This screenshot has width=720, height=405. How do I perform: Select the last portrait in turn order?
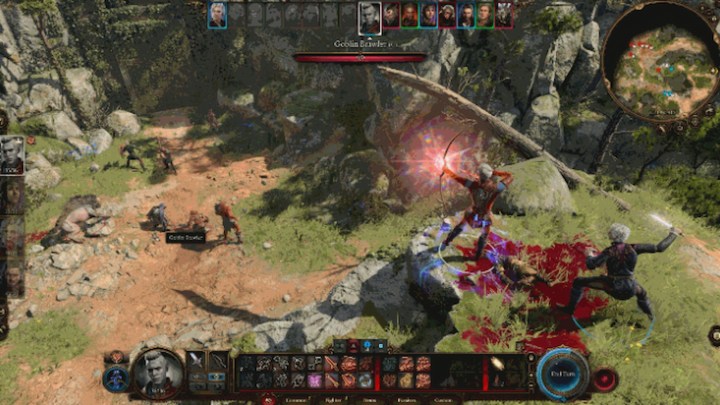pyautogui.click(x=504, y=14)
